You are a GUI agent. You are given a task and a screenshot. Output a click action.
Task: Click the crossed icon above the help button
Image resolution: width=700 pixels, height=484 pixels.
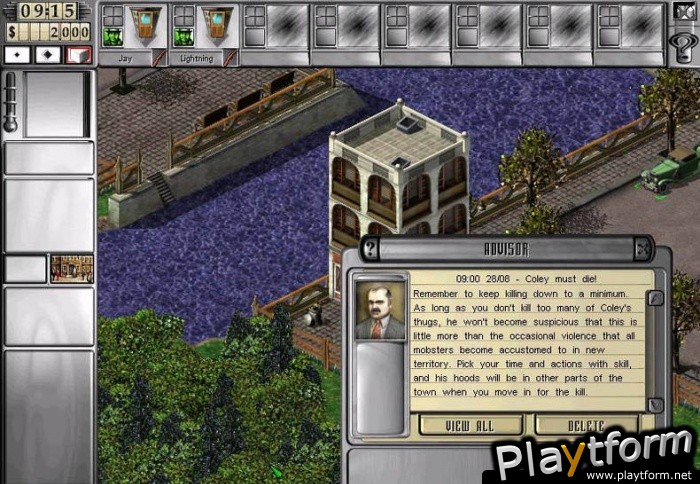[x=683, y=14]
